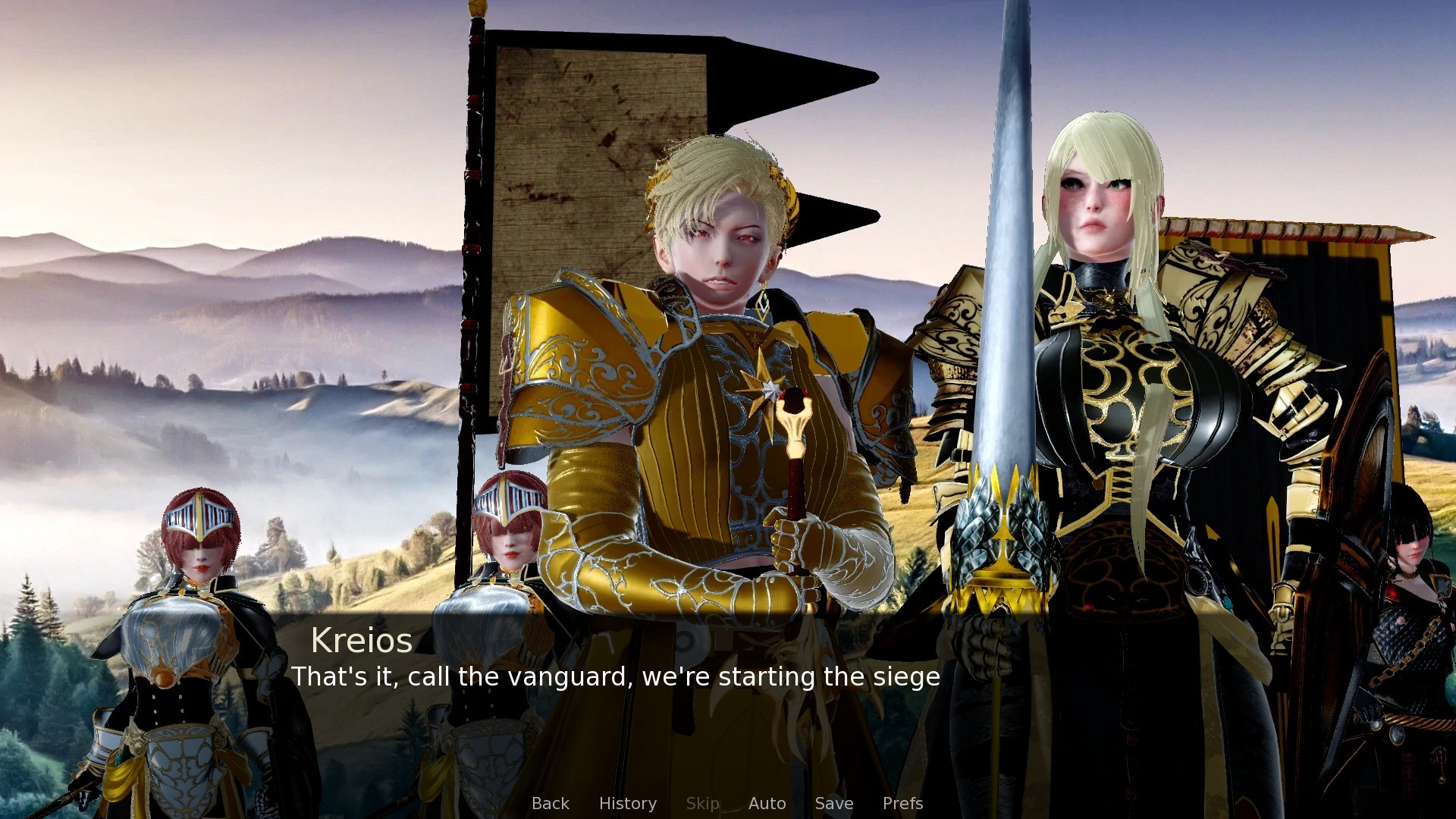Open the dialogue History log
This screenshot has height=819, width=1456.
pos(627,803)
